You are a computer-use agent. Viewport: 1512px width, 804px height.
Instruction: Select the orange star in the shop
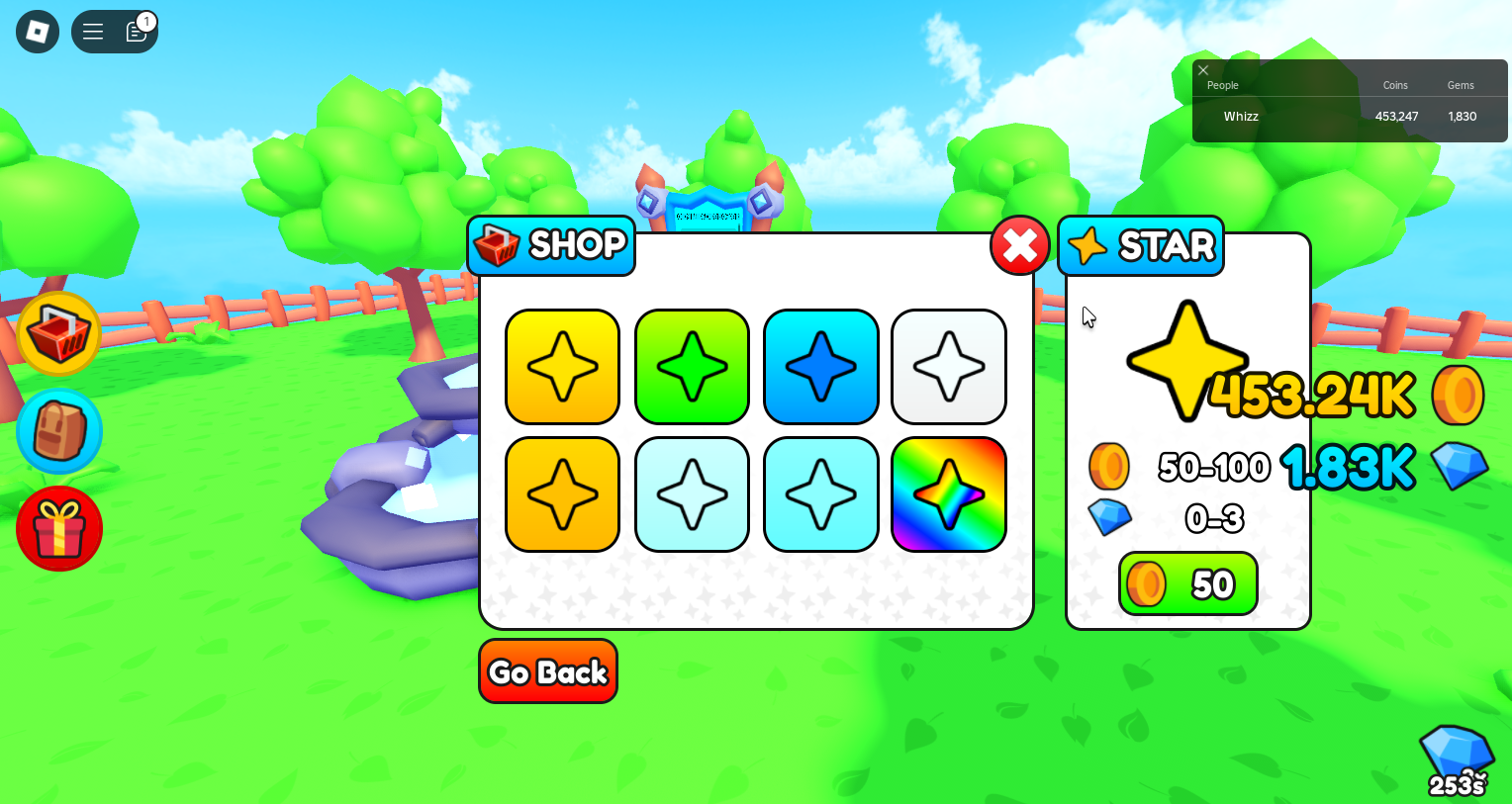(x=562, y=494)
